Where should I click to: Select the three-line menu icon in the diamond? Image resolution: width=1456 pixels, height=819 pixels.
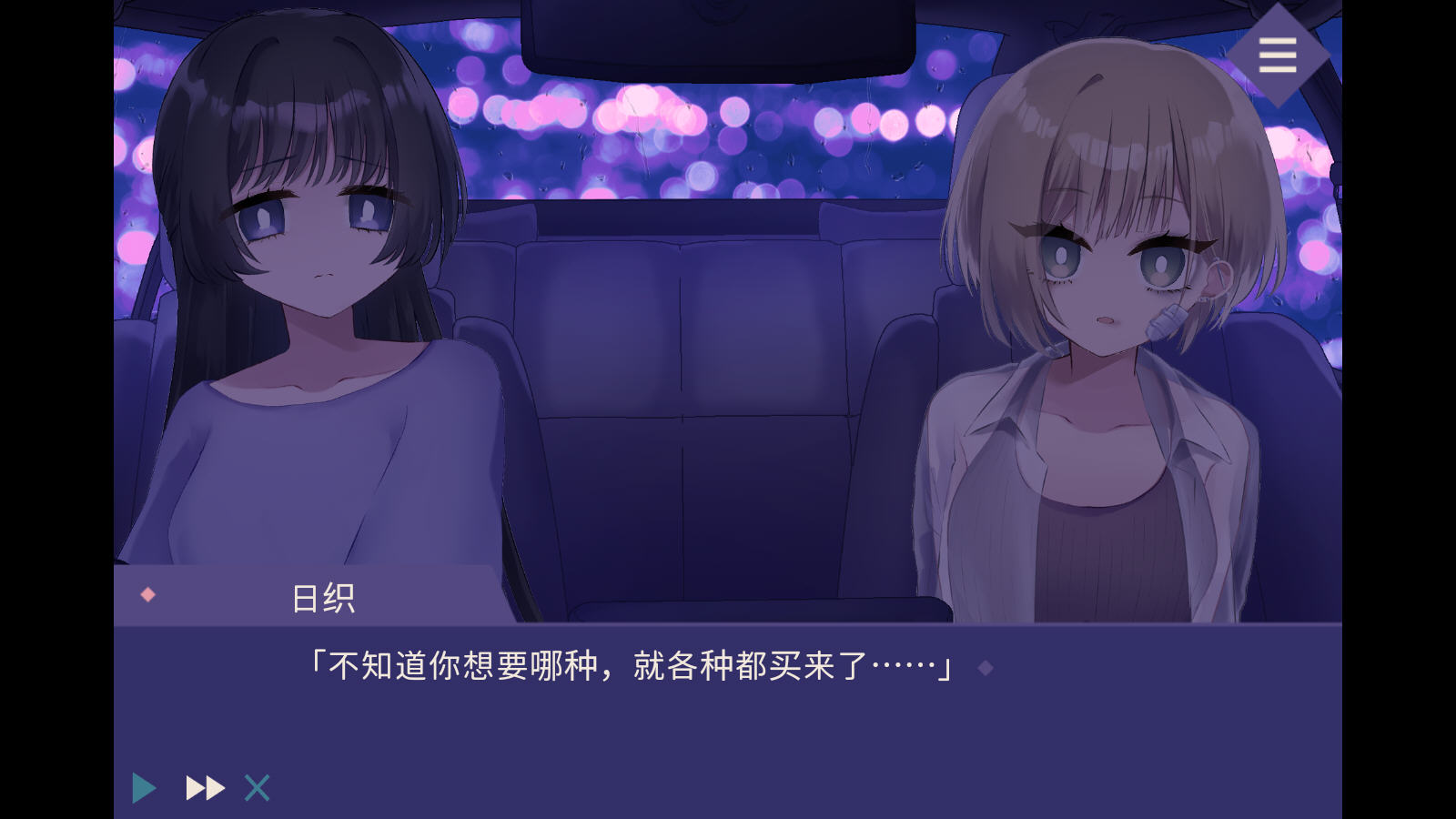point(1277,55)
